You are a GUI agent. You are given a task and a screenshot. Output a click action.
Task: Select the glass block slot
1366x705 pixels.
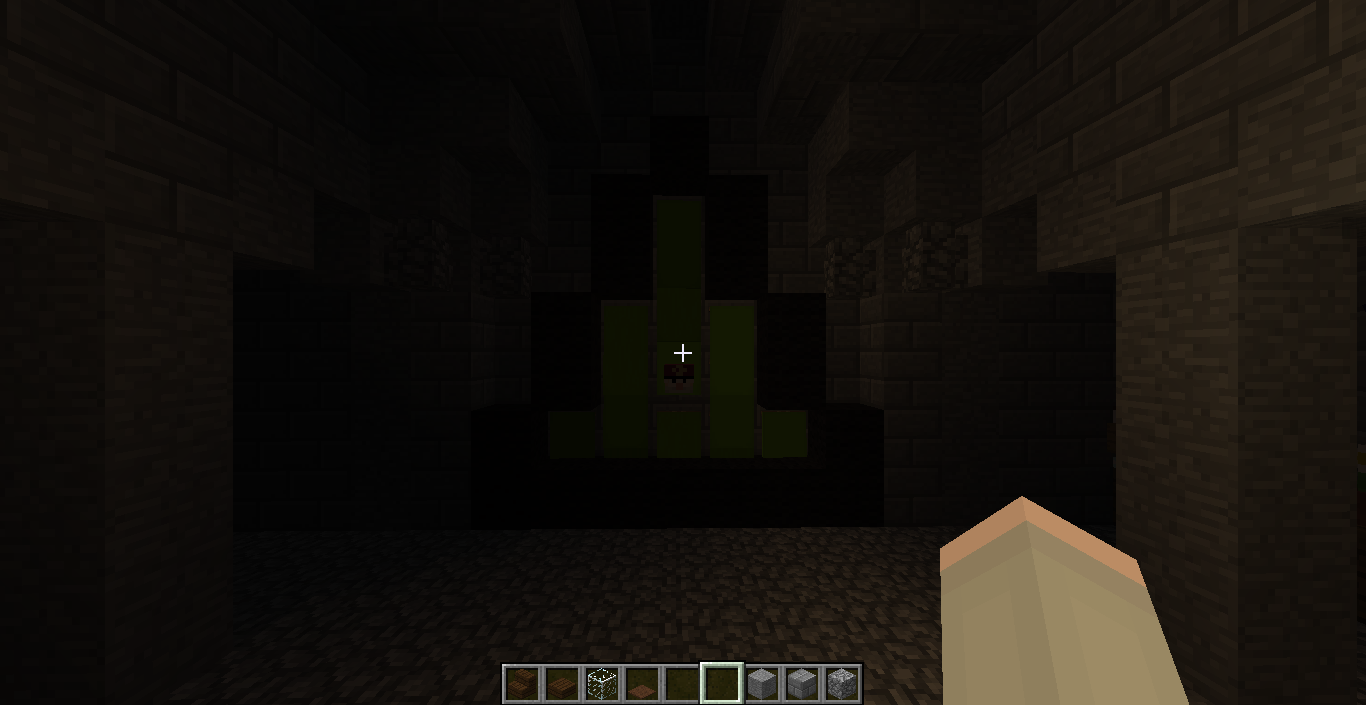602,684
